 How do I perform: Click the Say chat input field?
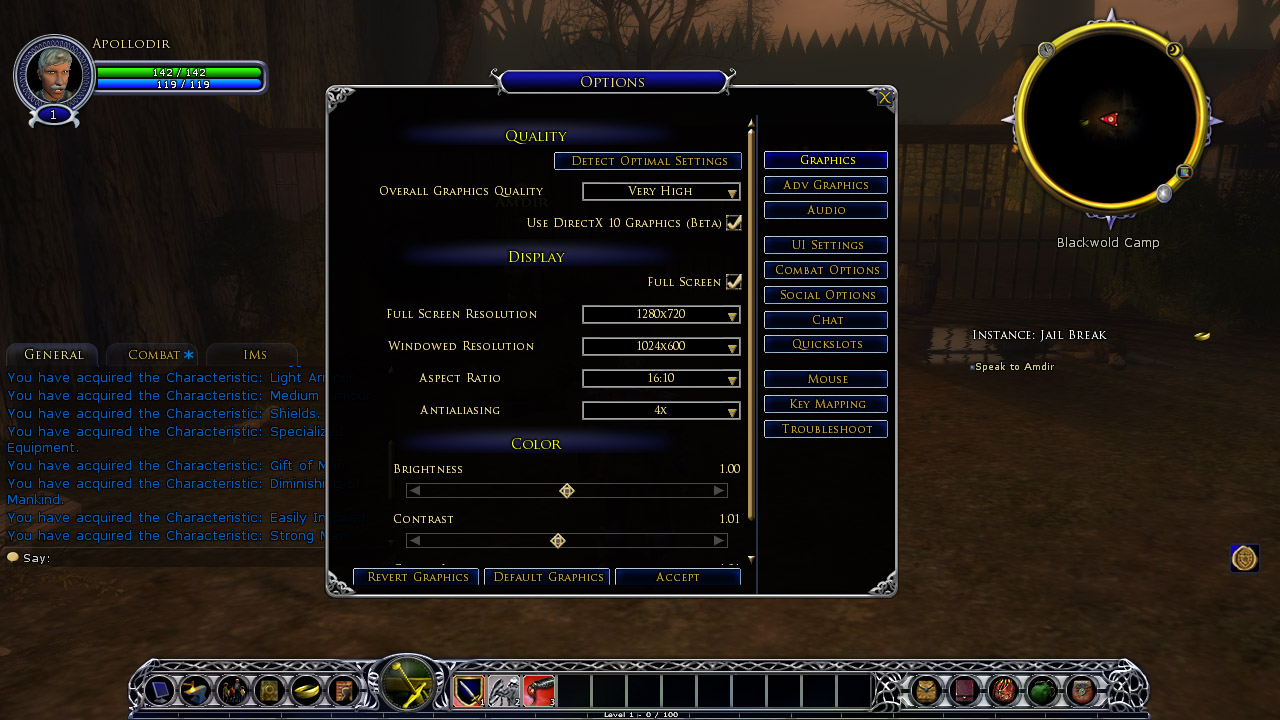[x=180, y=558]
